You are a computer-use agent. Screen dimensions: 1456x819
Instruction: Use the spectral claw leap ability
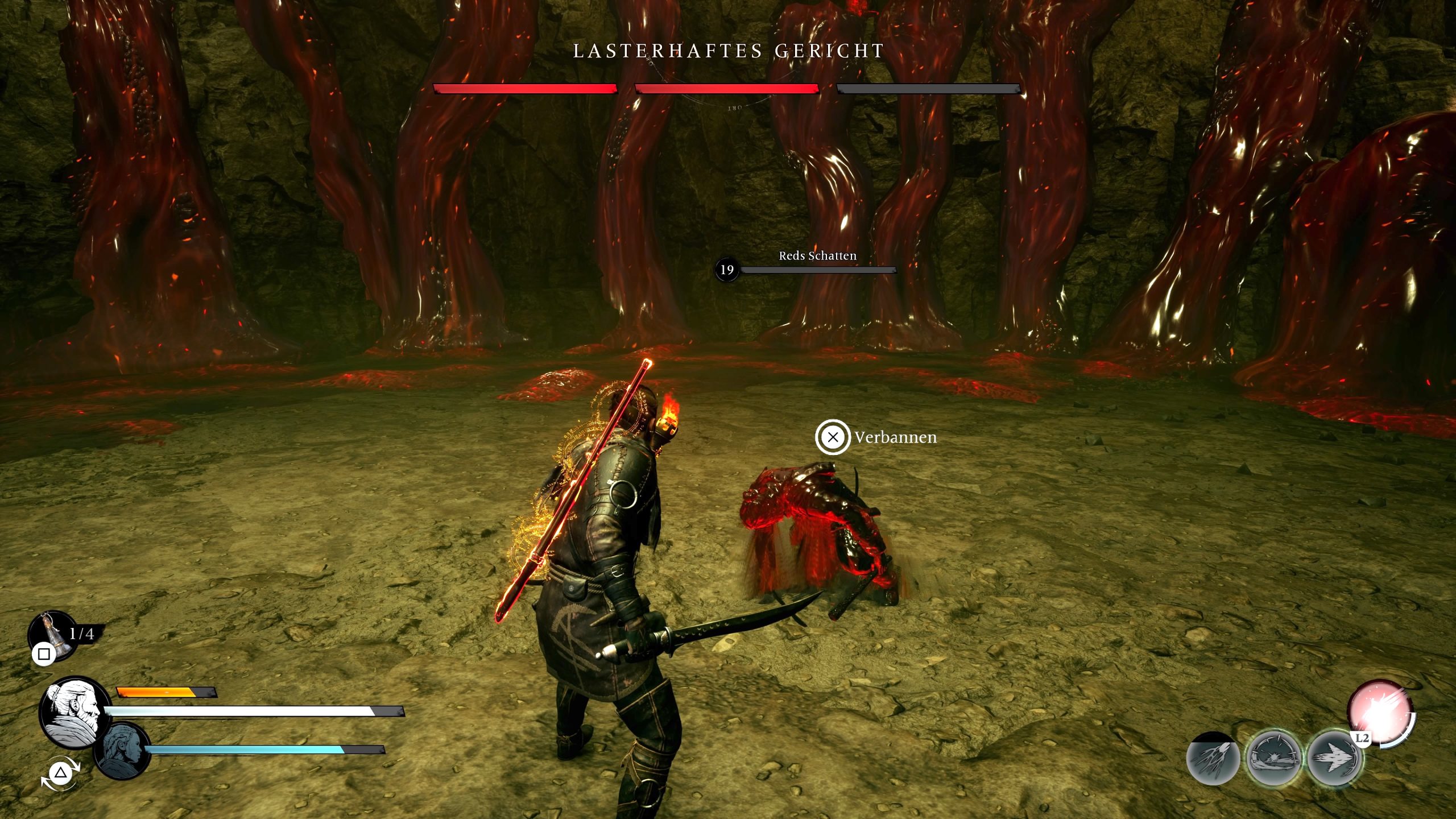pos(1213,758)
